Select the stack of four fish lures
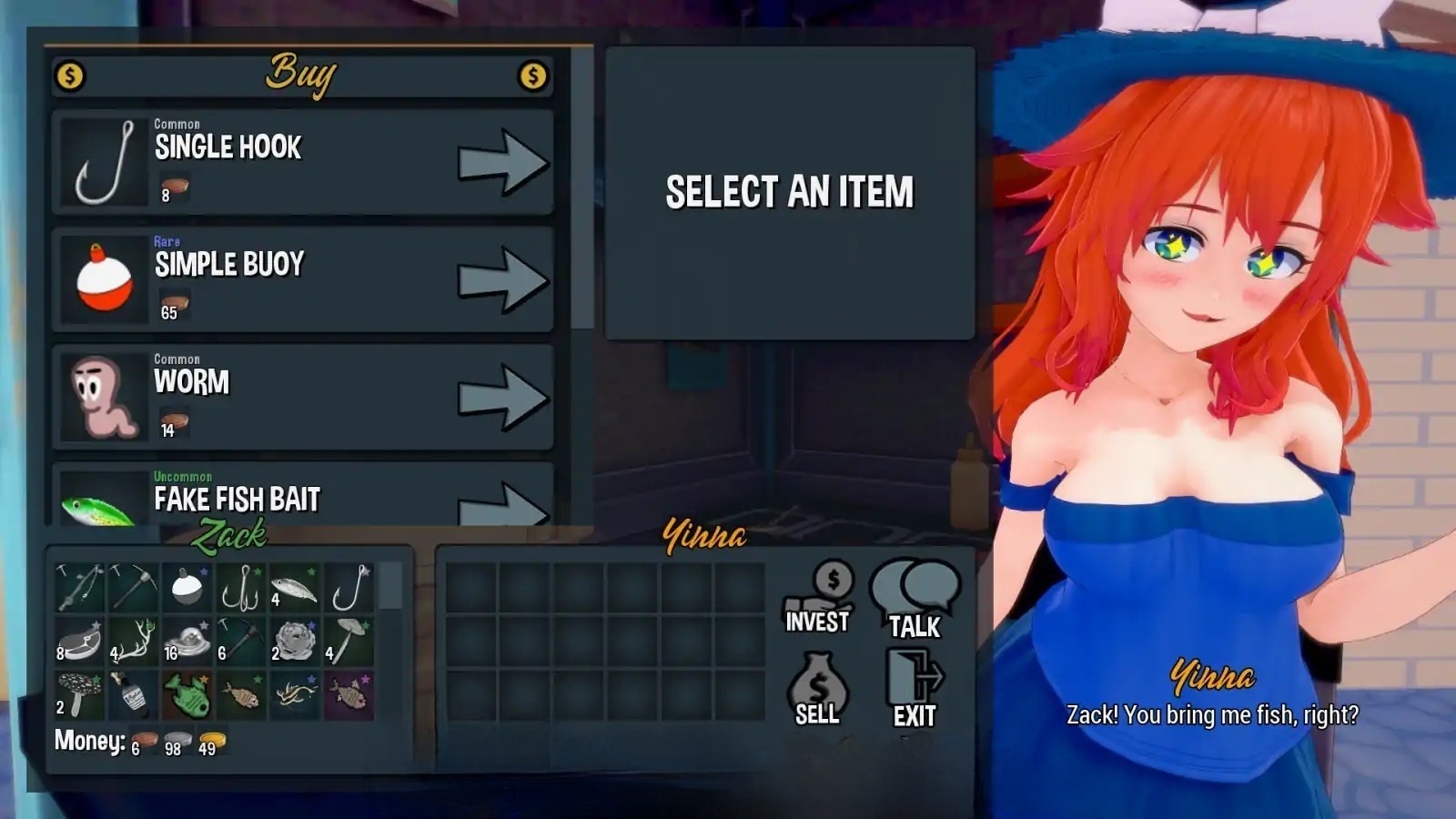Viewport: 1456px width, 819px height. [294, 588]
